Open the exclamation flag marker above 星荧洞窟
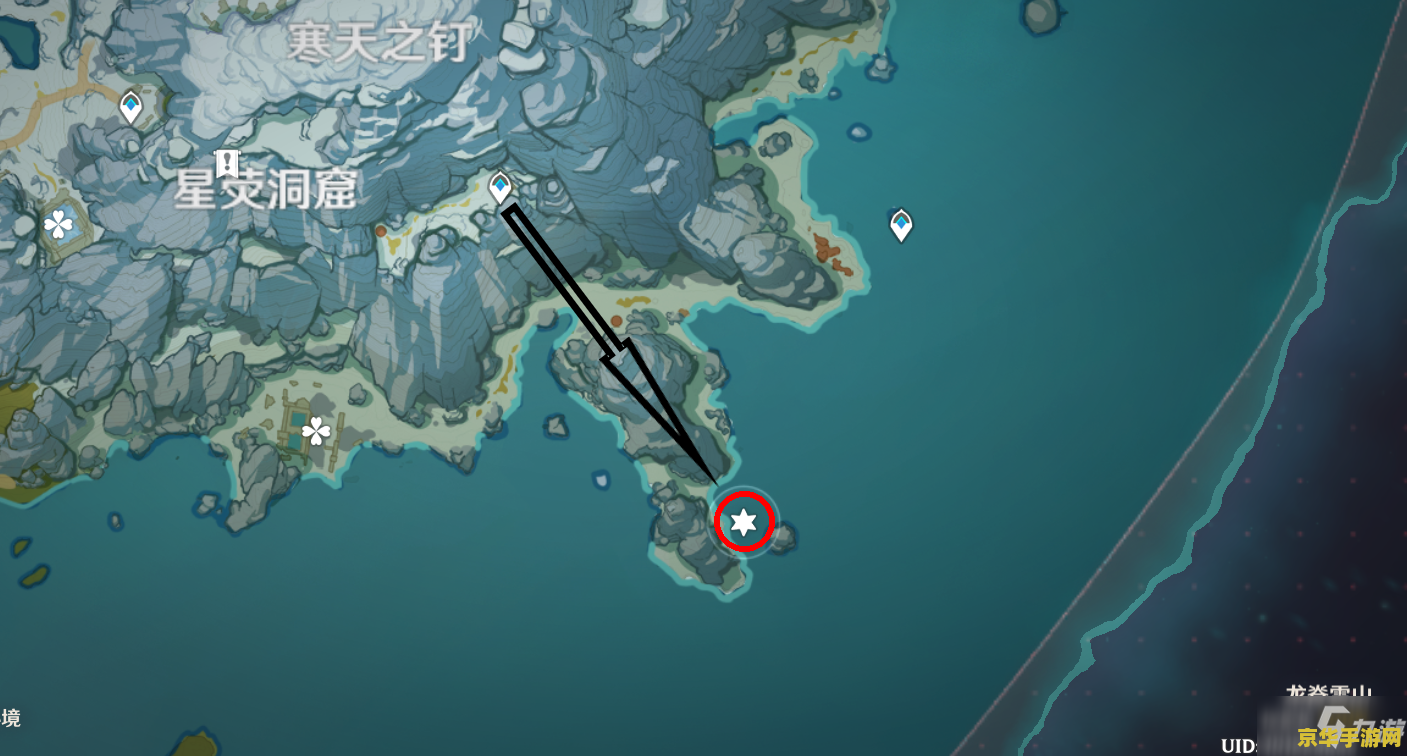Viewport: 1407px width, 756px height. 228,161
